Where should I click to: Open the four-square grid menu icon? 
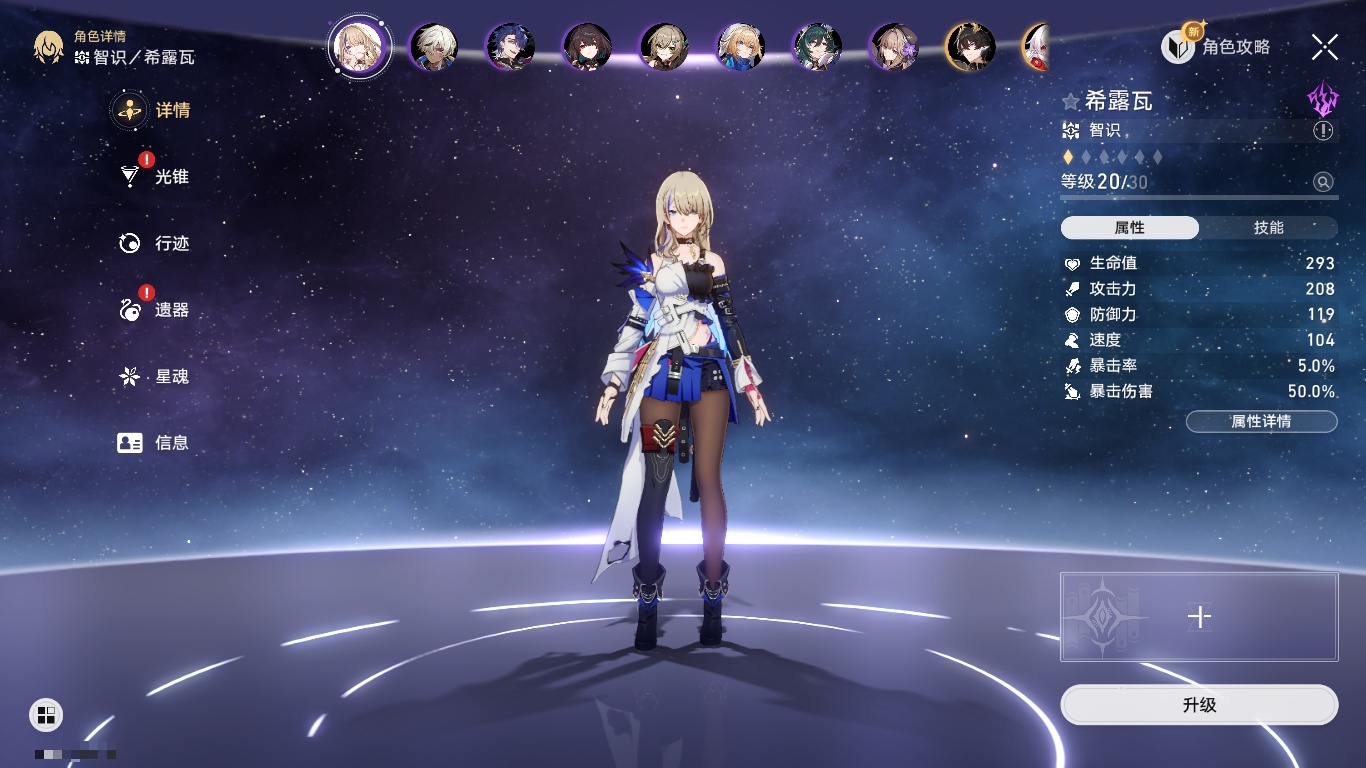[x=45, y=714]
